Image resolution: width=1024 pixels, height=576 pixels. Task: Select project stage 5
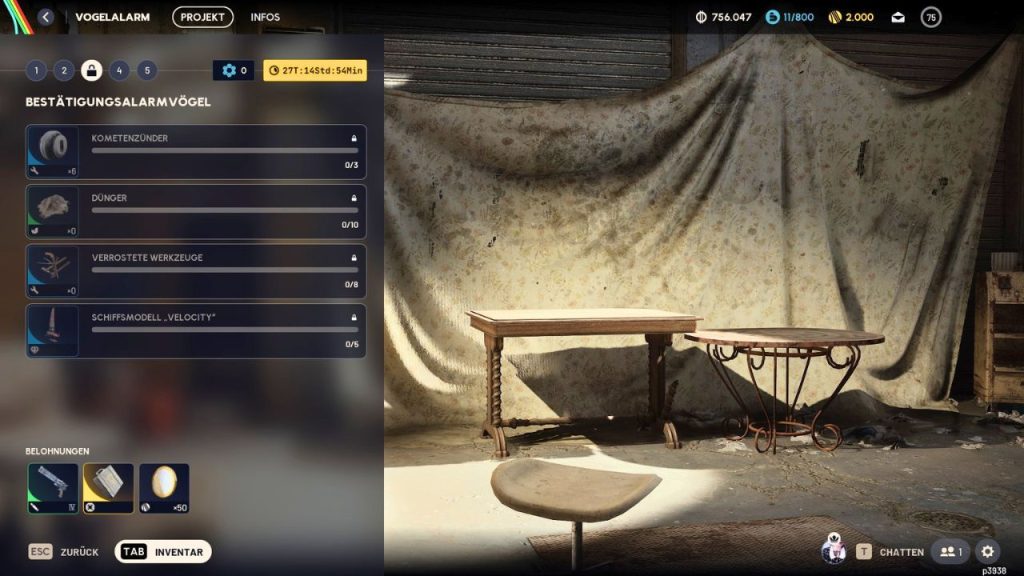147,70
